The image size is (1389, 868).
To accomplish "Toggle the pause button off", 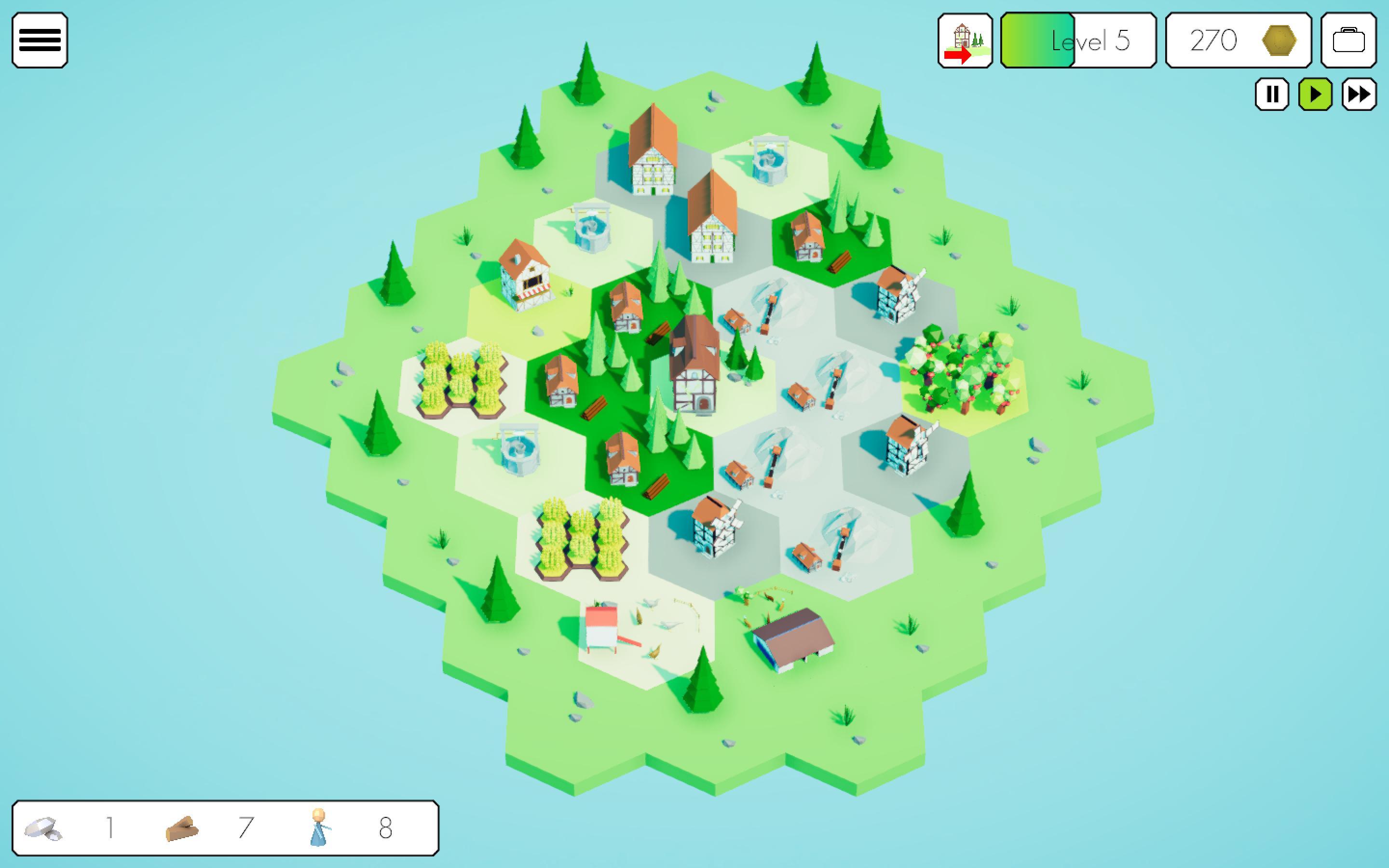I will coord(1272,95).
